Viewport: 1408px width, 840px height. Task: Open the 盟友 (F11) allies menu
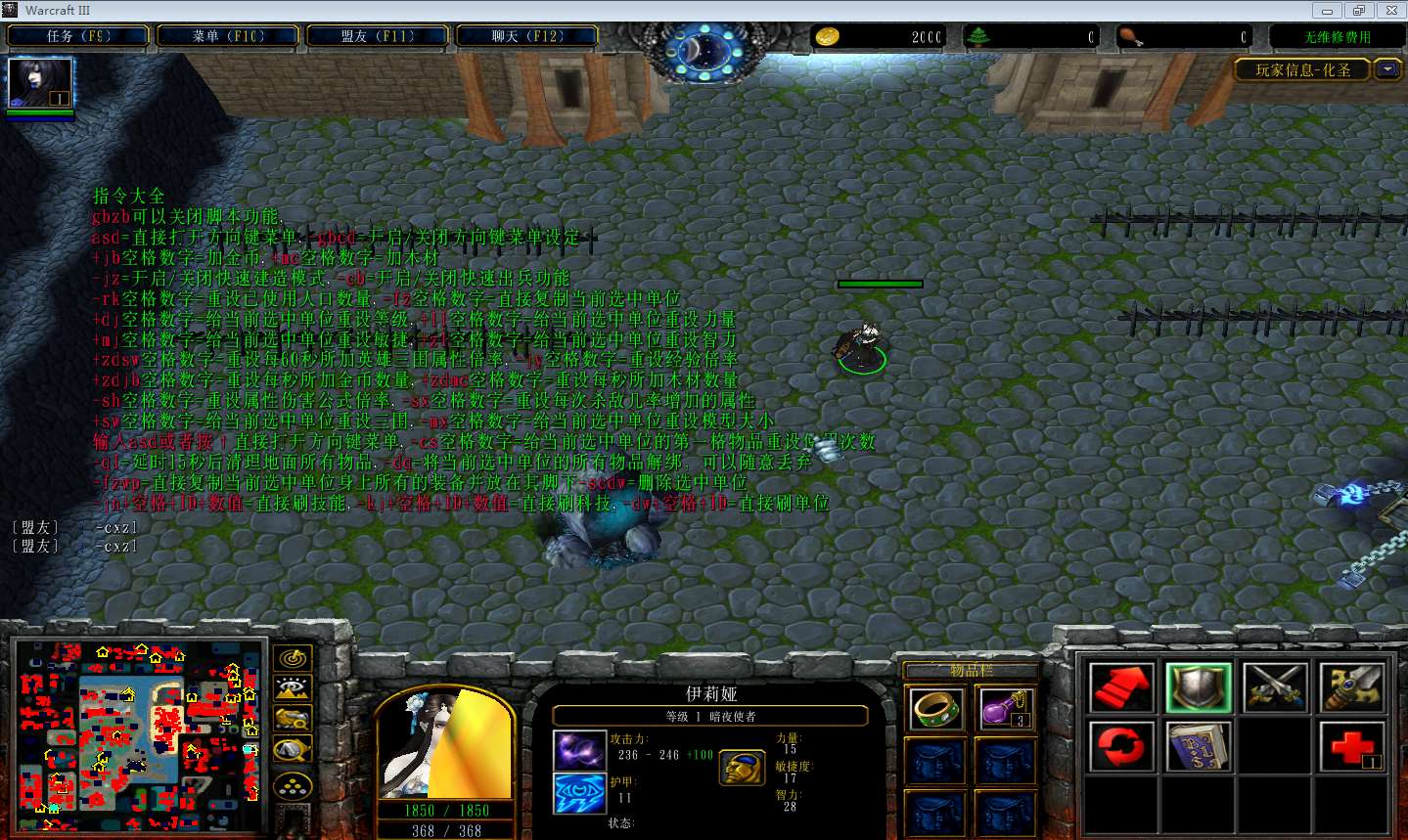click(378, 36)
